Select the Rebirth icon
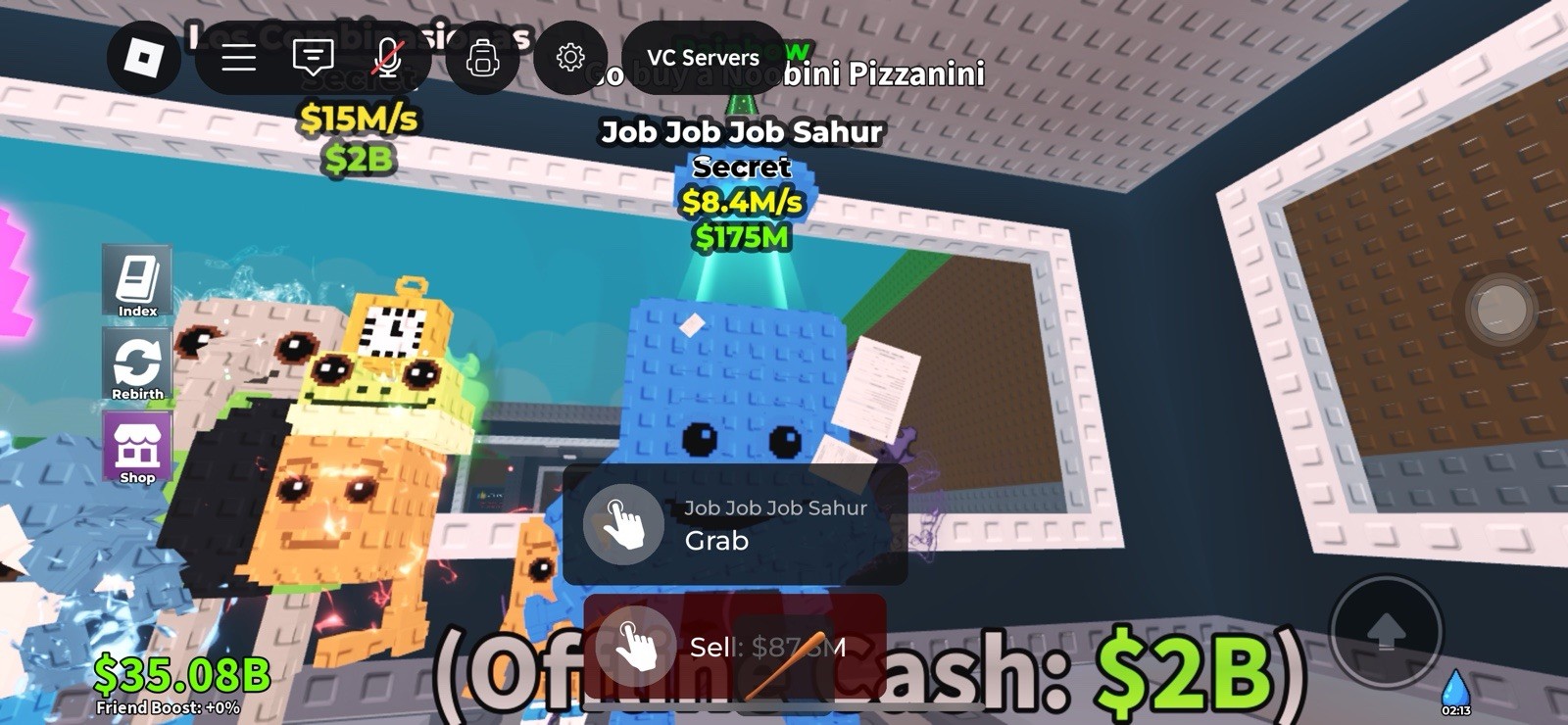This screenshot has height=725, width=1568. click(x=137, y=364)
